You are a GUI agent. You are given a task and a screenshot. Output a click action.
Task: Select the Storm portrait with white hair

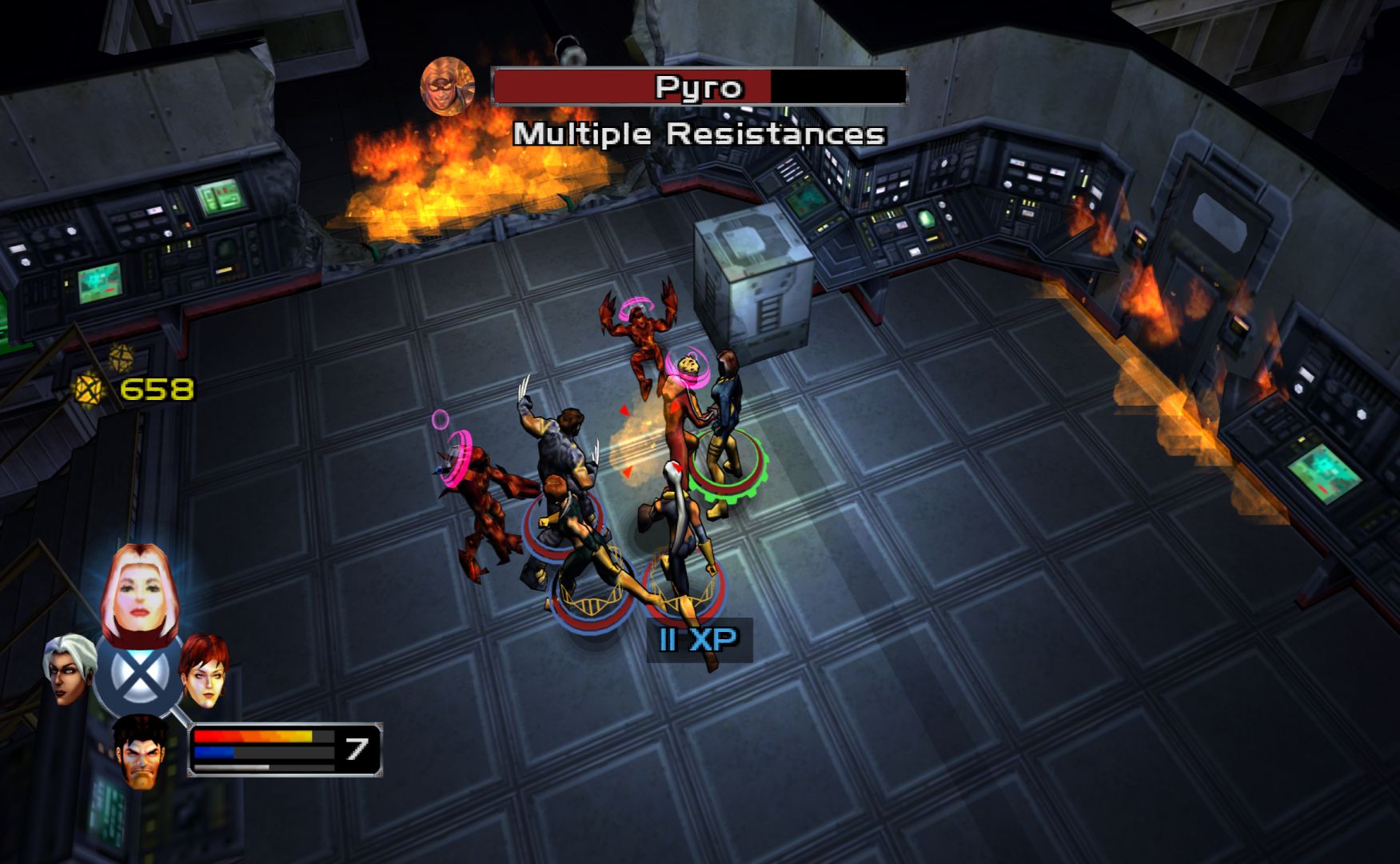[x=71, y=669]
